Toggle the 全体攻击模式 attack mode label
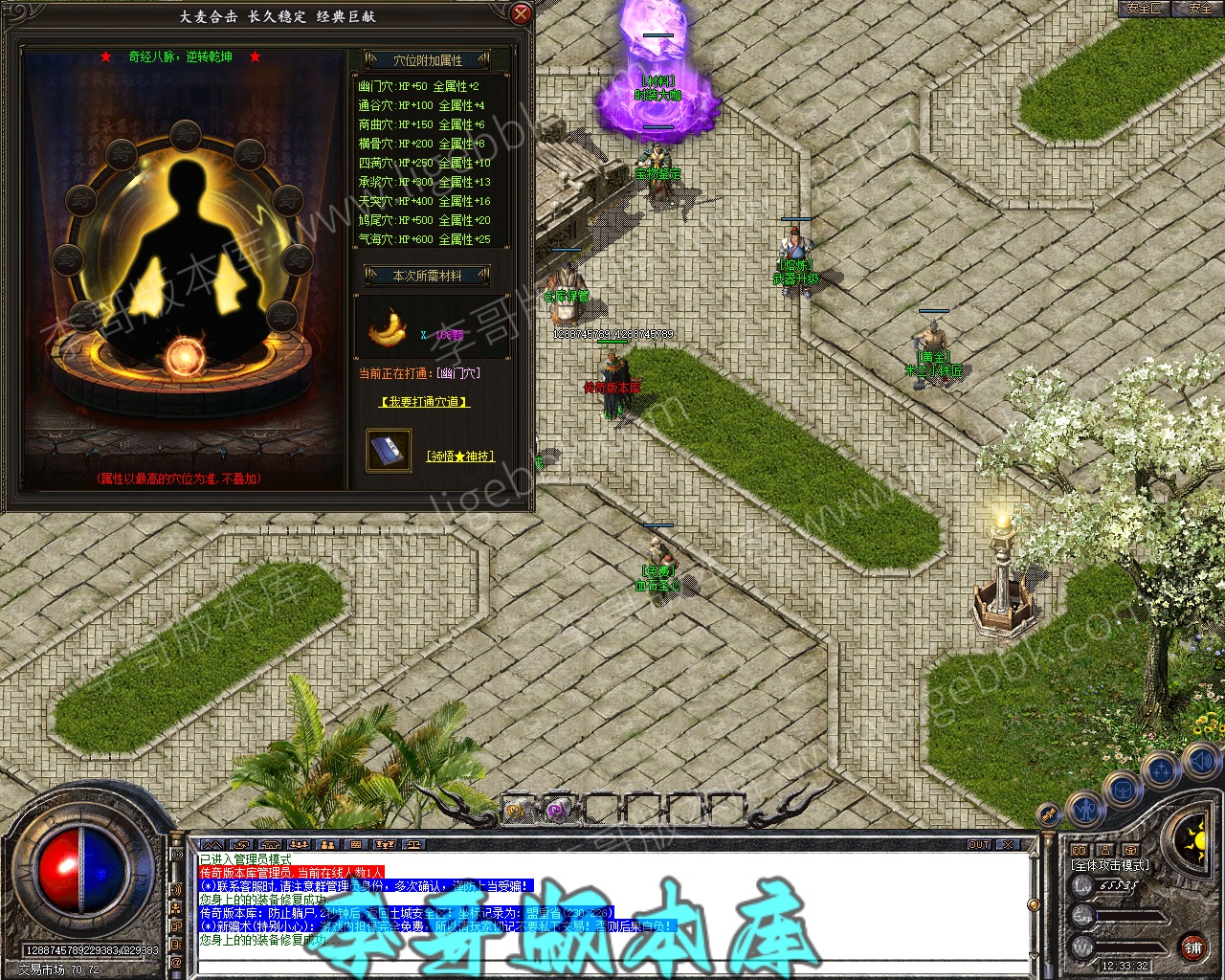This screenshot has height=980, width=1225. coord(1110,865)
